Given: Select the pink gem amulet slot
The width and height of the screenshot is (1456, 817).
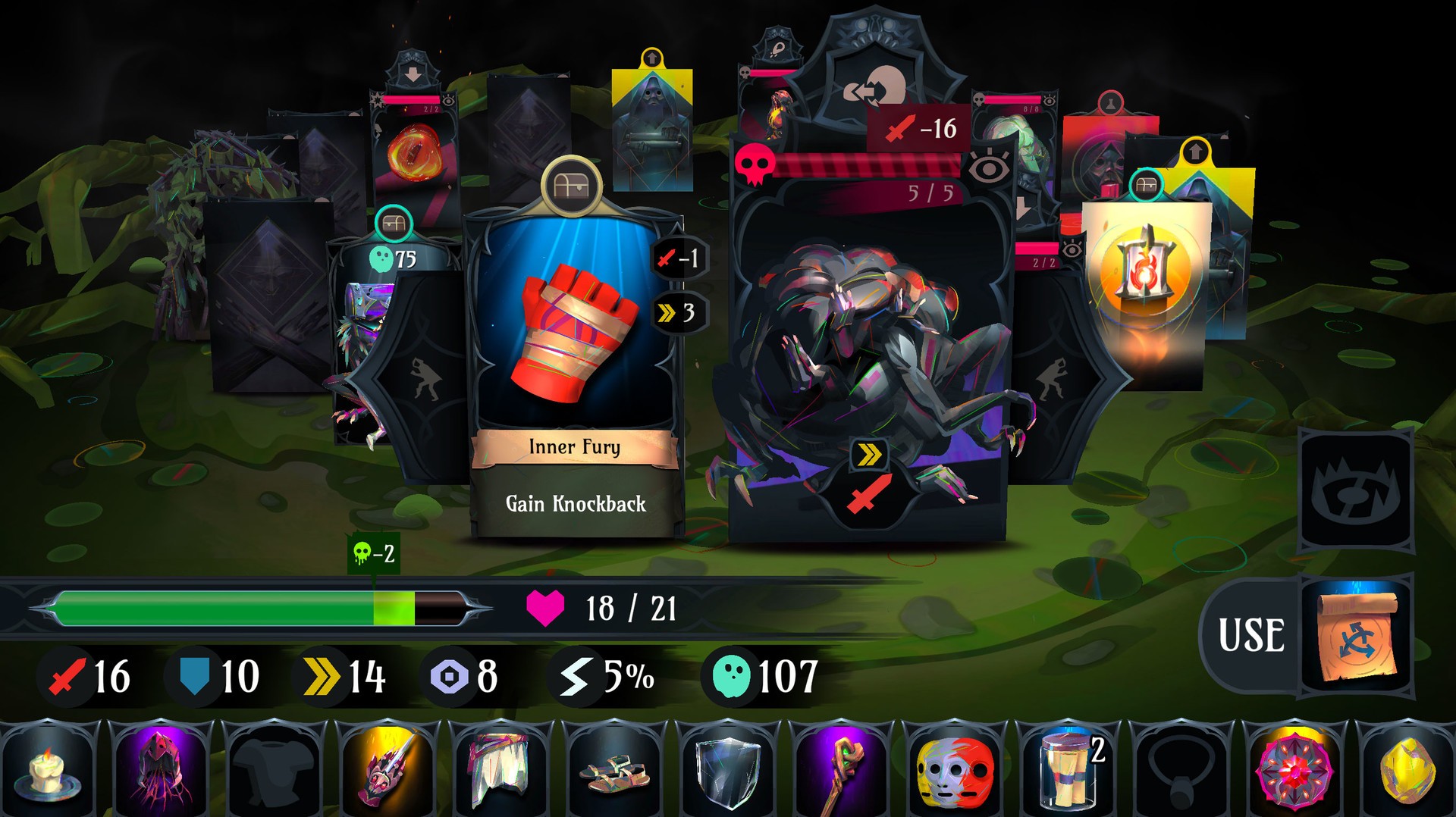Looking at the screenshot, I should click(x=1294, y=769).
